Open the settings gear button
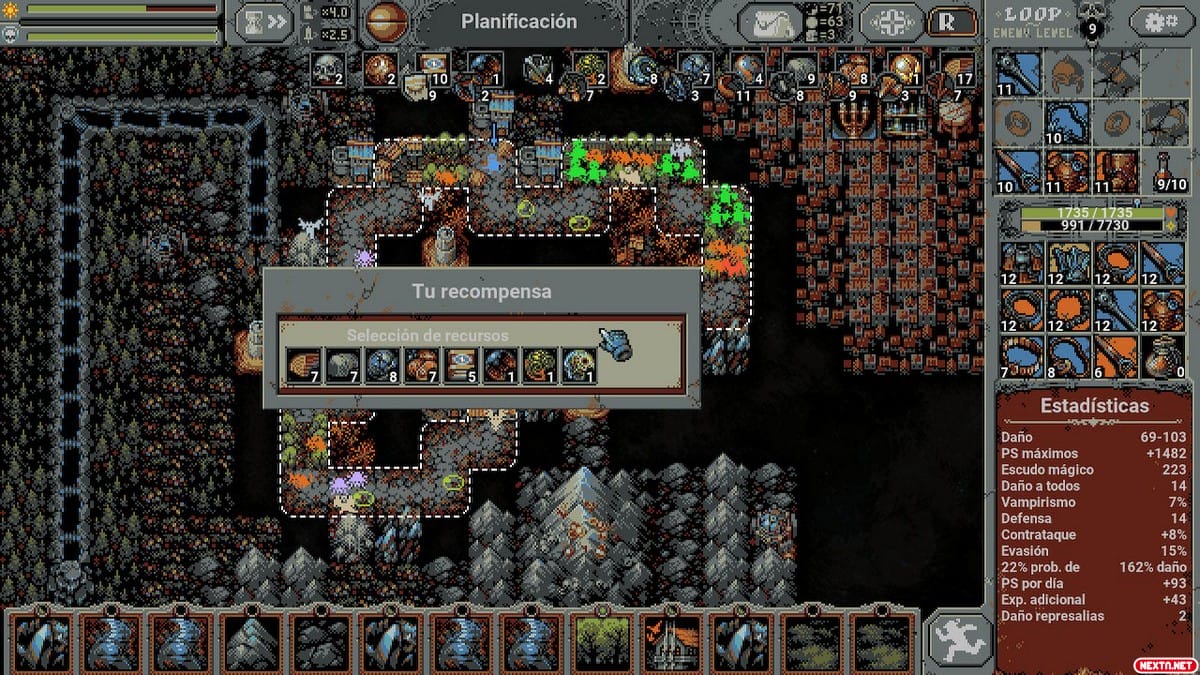The height and width of the screenshot is (675, 1200). (1161, 21)
